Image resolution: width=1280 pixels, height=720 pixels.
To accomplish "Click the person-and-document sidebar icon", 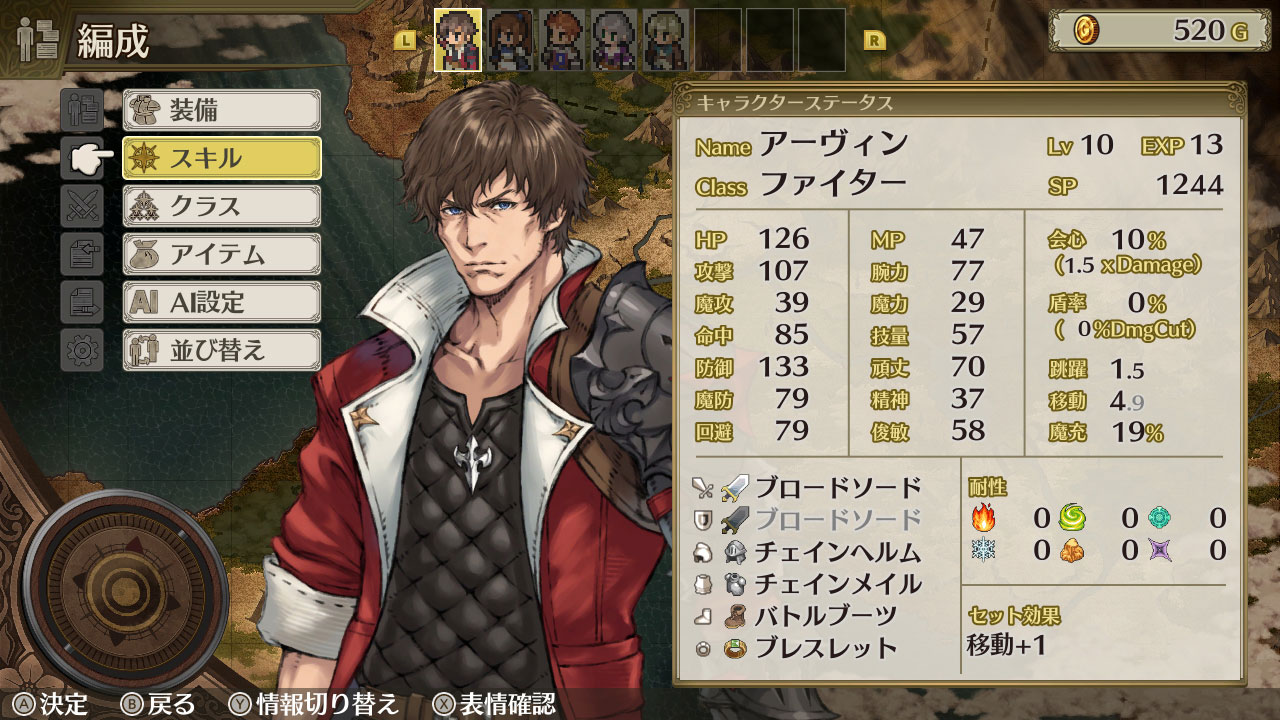I will [82, 110].
